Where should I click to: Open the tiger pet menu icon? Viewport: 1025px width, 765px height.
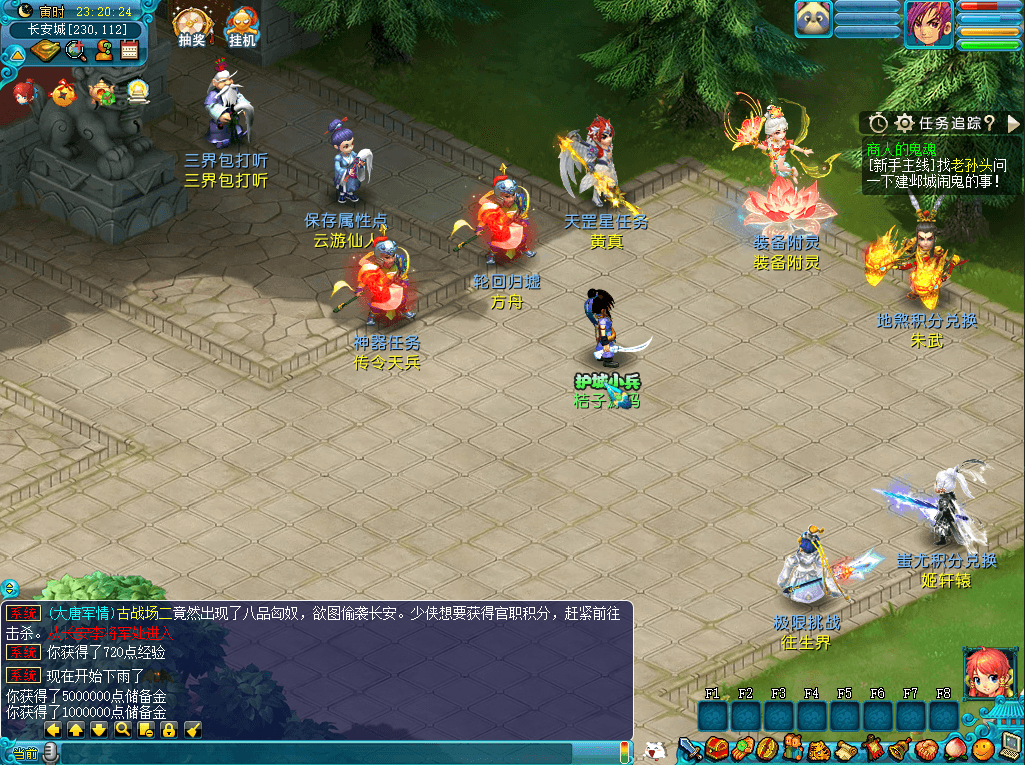(x=819, y=748)
